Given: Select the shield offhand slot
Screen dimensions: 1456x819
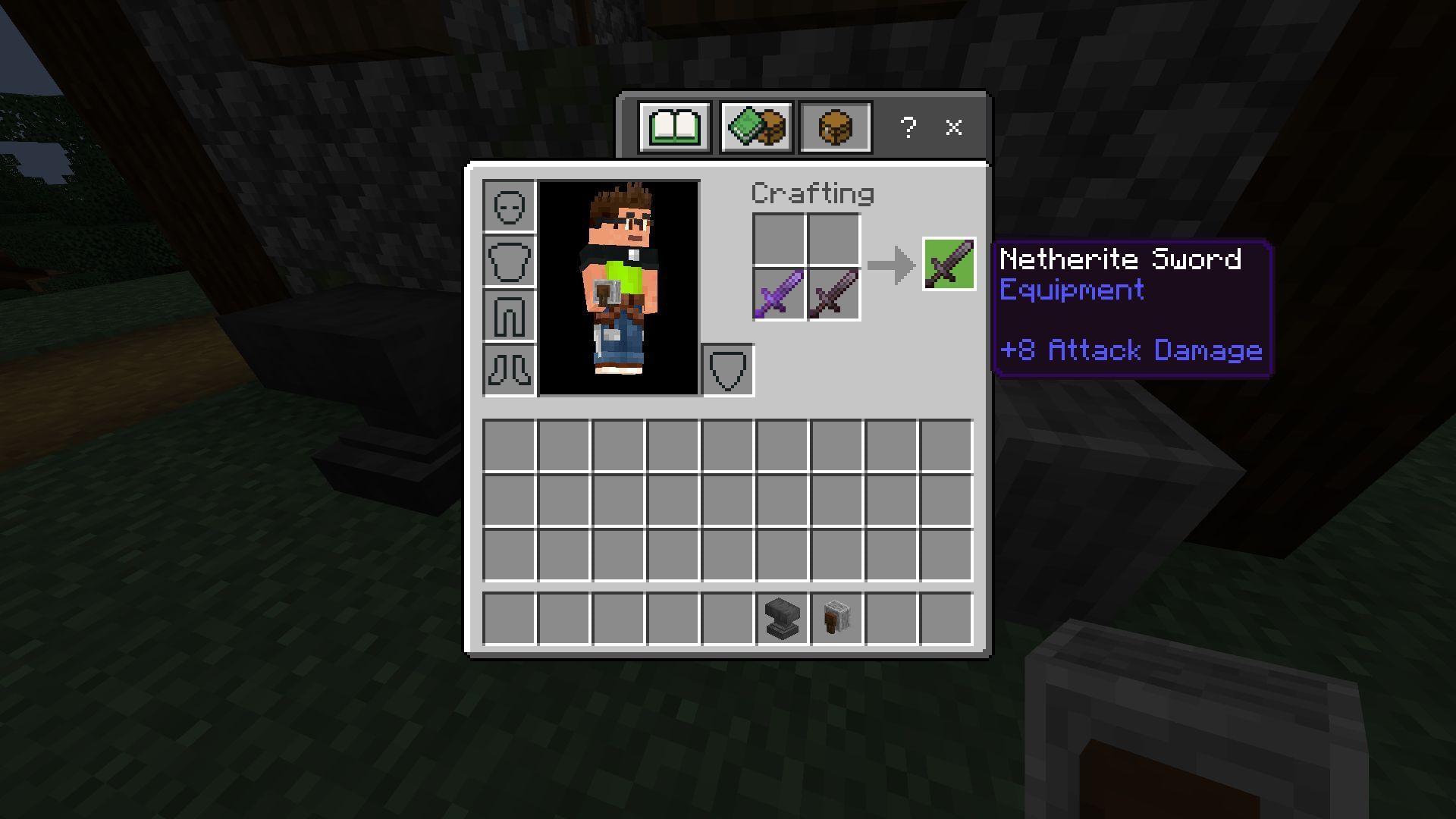Looking at the screenshot, I should (728, 369).
